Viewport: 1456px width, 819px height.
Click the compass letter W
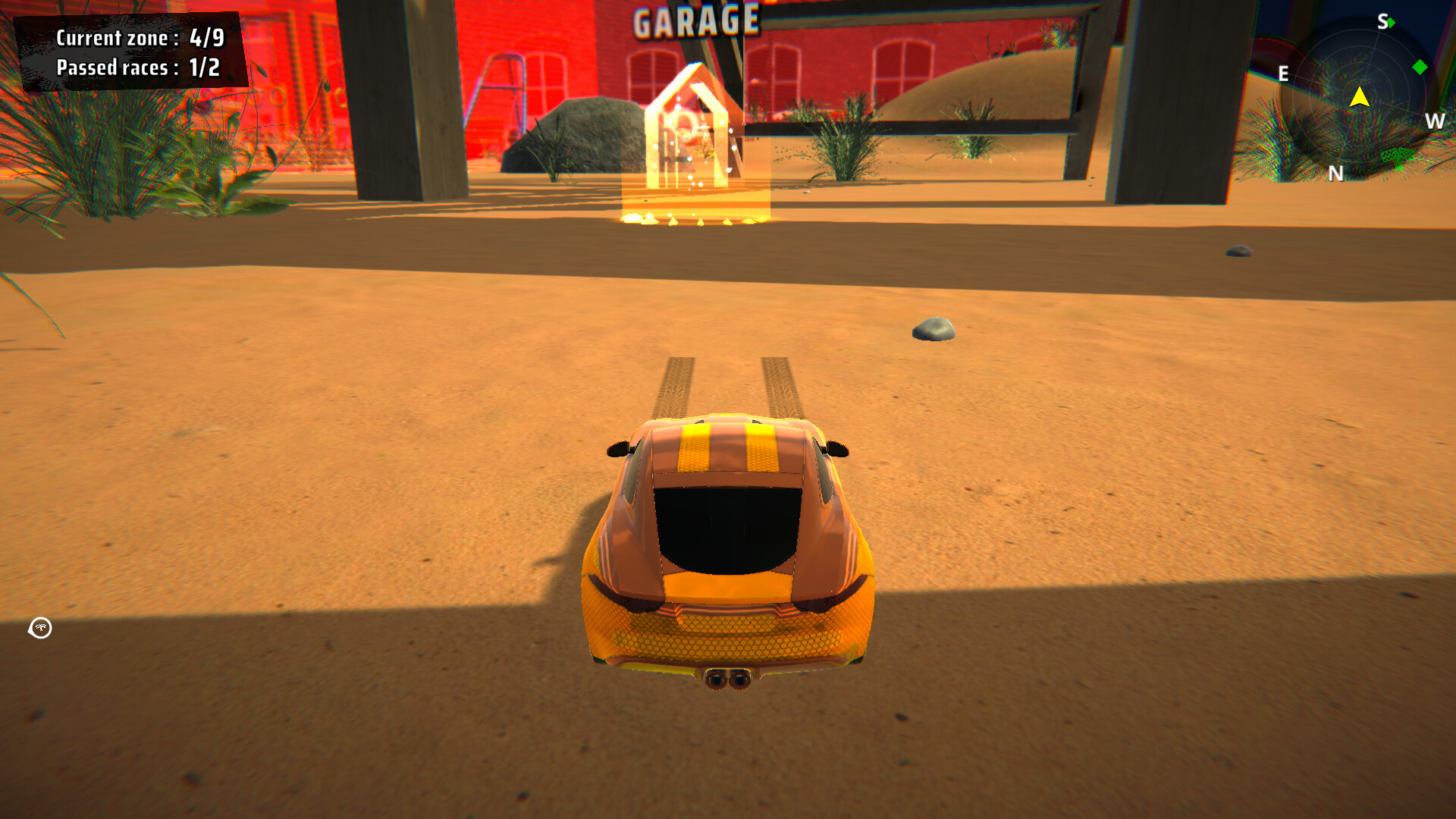[x=1436, y=121]
